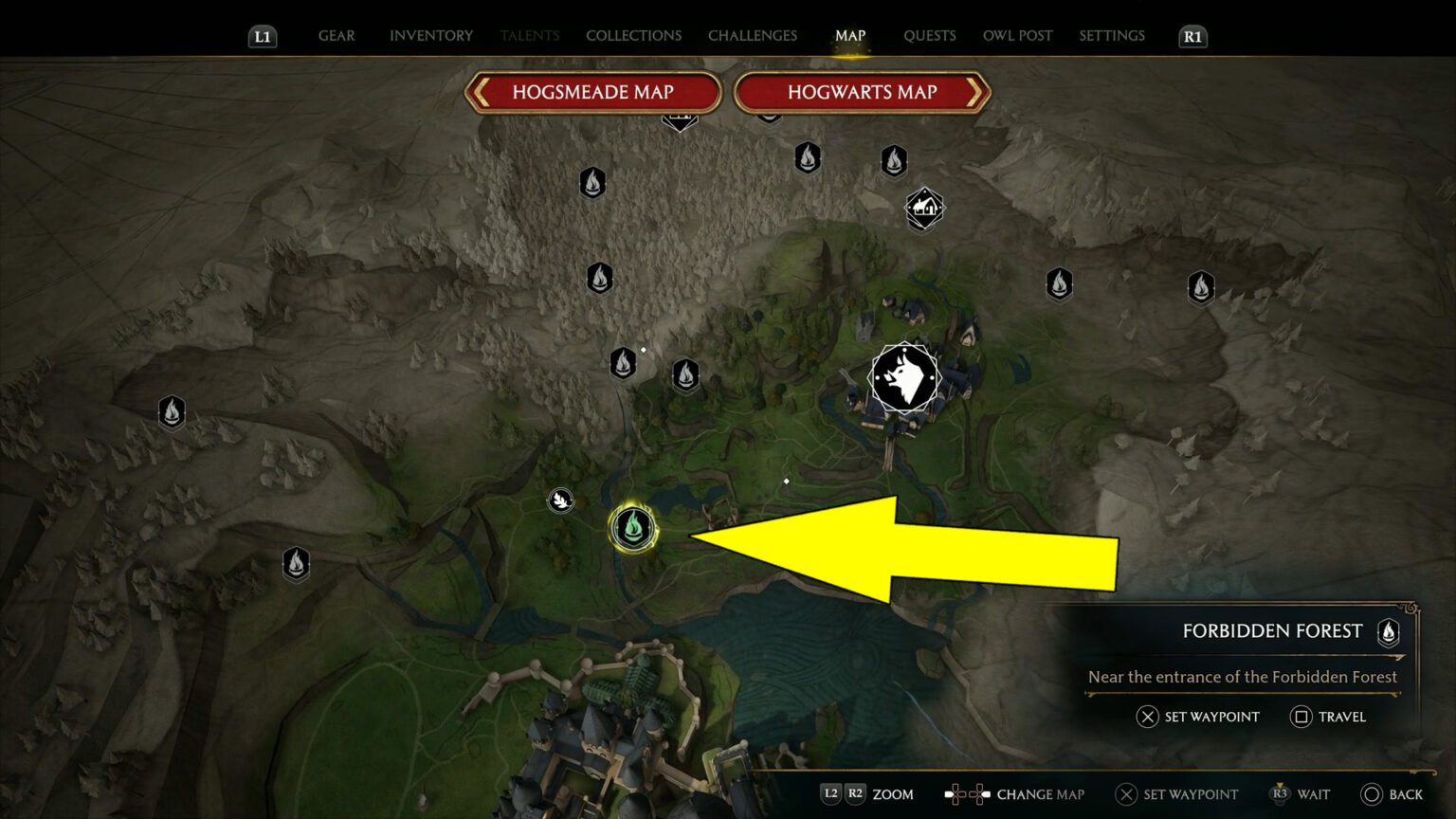Click the R3 Wait icon
The height and width of the screenshot is (819, 1456).
(1282, 794)
